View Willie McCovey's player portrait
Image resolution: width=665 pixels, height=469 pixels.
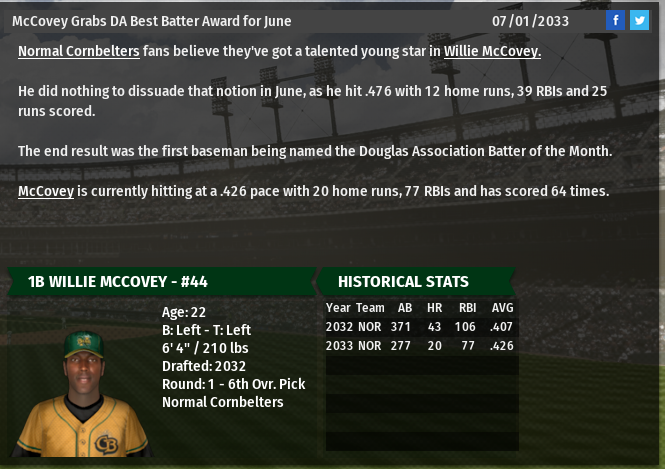click(x=83, y=392)
